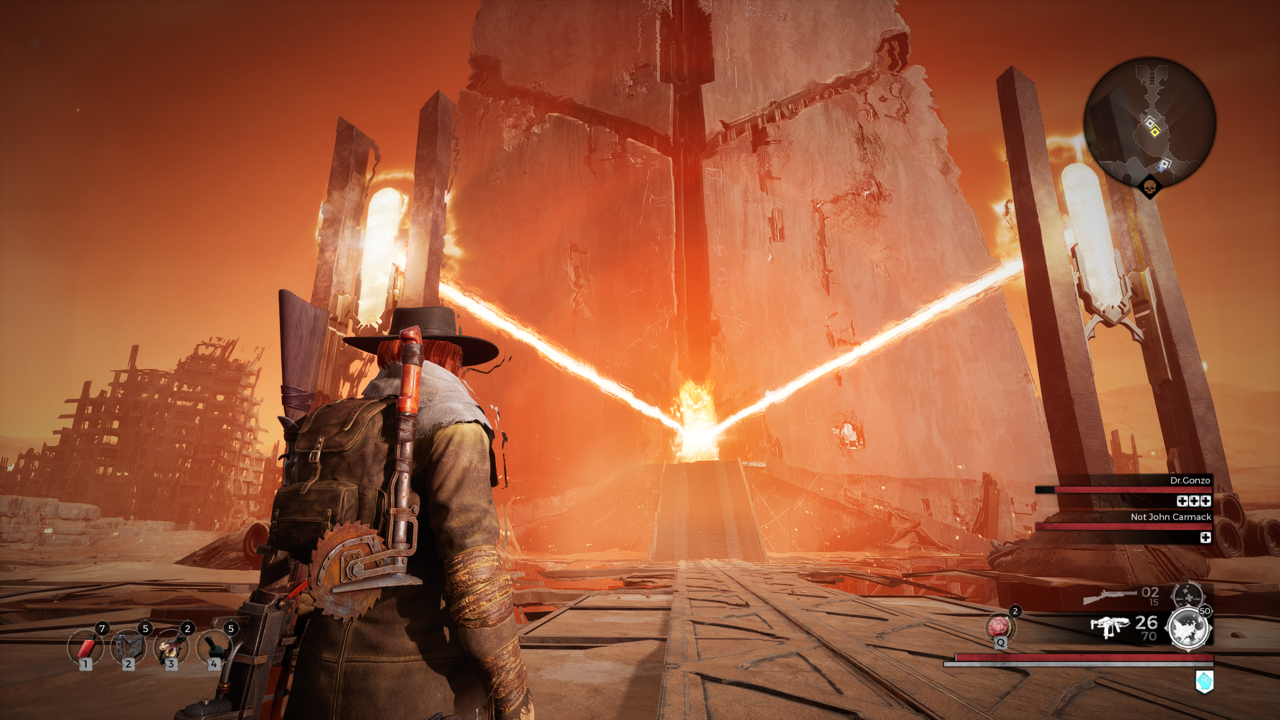The width and height of the screenshot is (1280, 720).
Task: Select teammate Dr.Gonzo's status panel
Action: 1124,490
